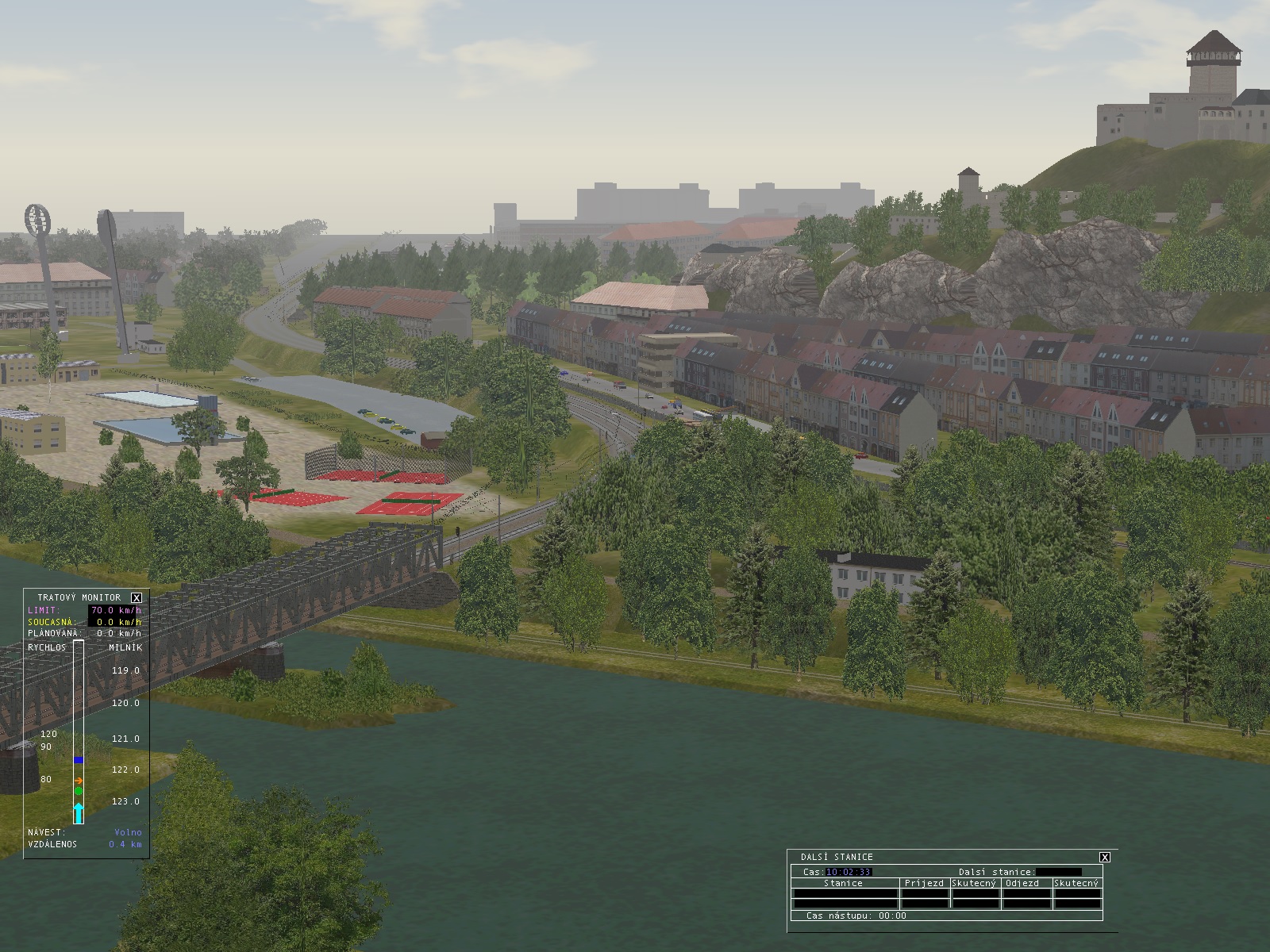Screen dimensions: 1270x952
Task: Close the Další Stanice panel
Action: (1104, 857)
